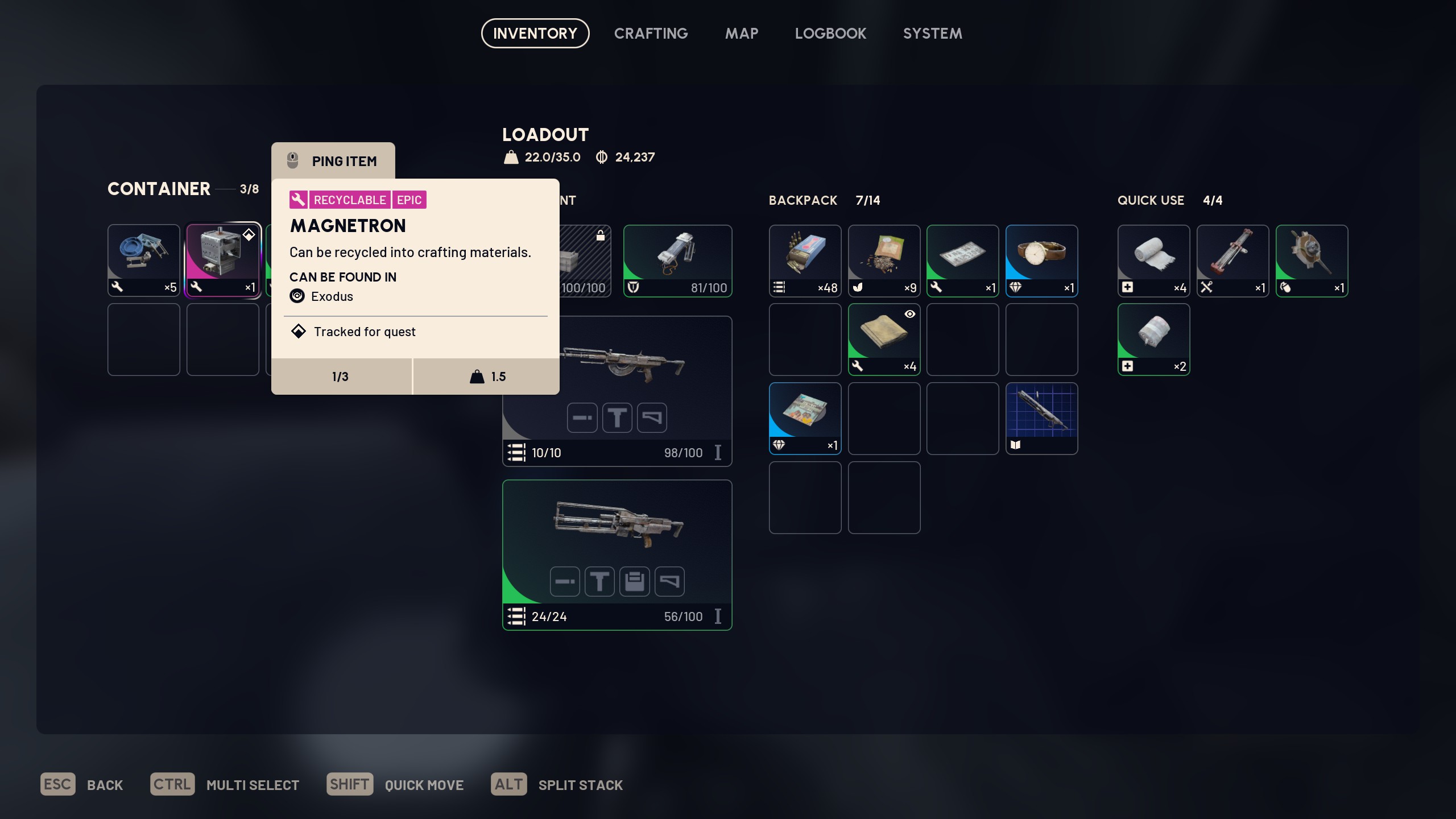
Task: Select the shield augment slot showing 81/100
Action: point(677,260)
